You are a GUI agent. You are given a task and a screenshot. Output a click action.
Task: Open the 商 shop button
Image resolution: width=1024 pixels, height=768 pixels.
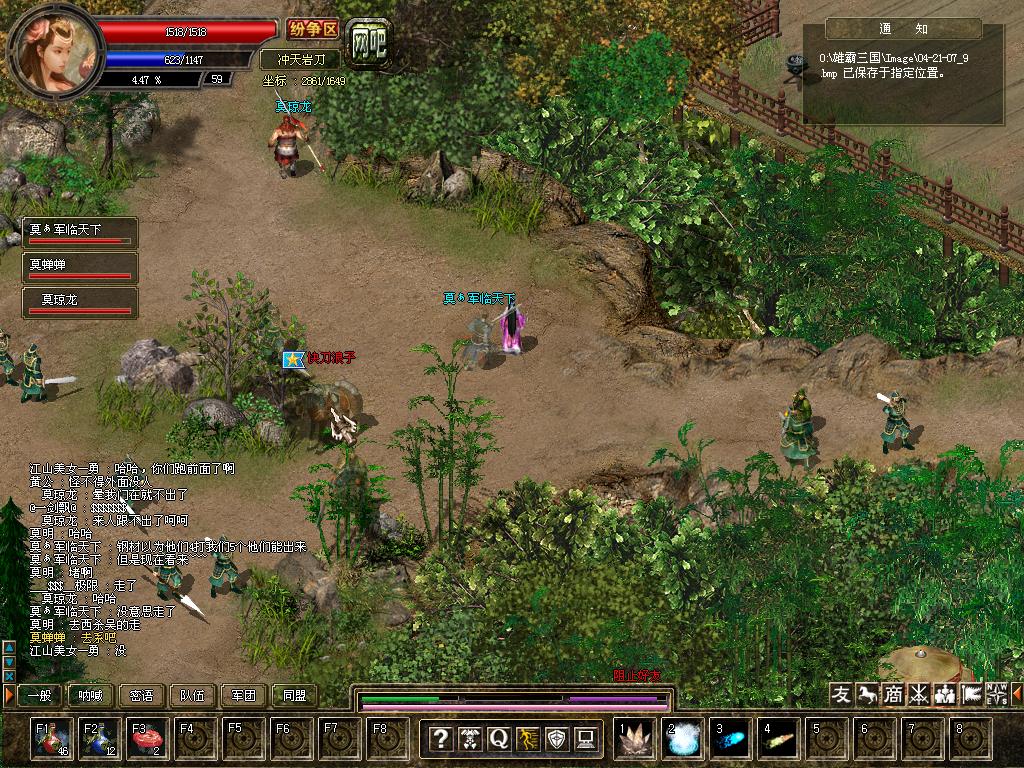tap(893, 694)
